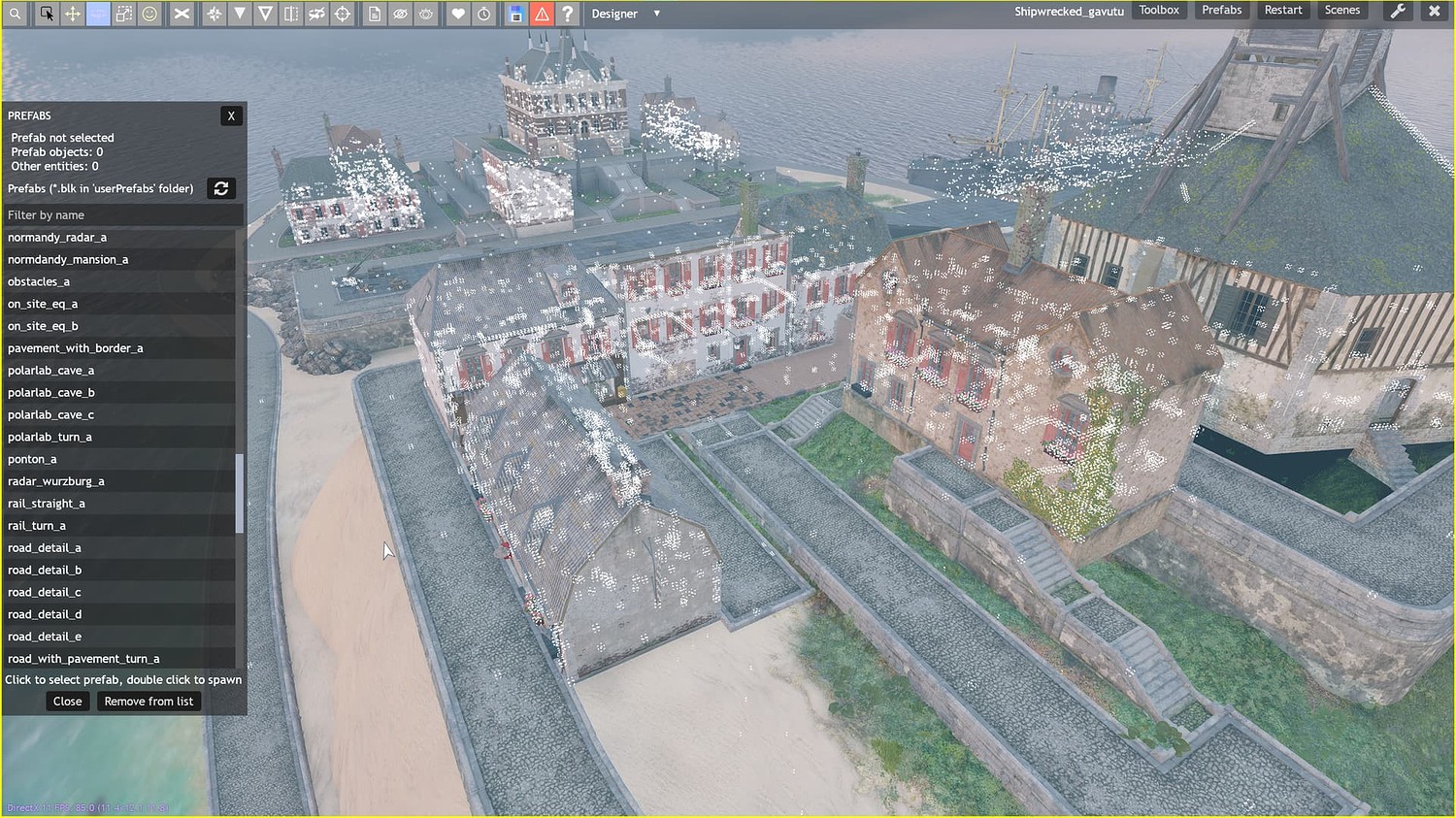Activate the Move tool
Screen dimensions: 1456x818
72,14
